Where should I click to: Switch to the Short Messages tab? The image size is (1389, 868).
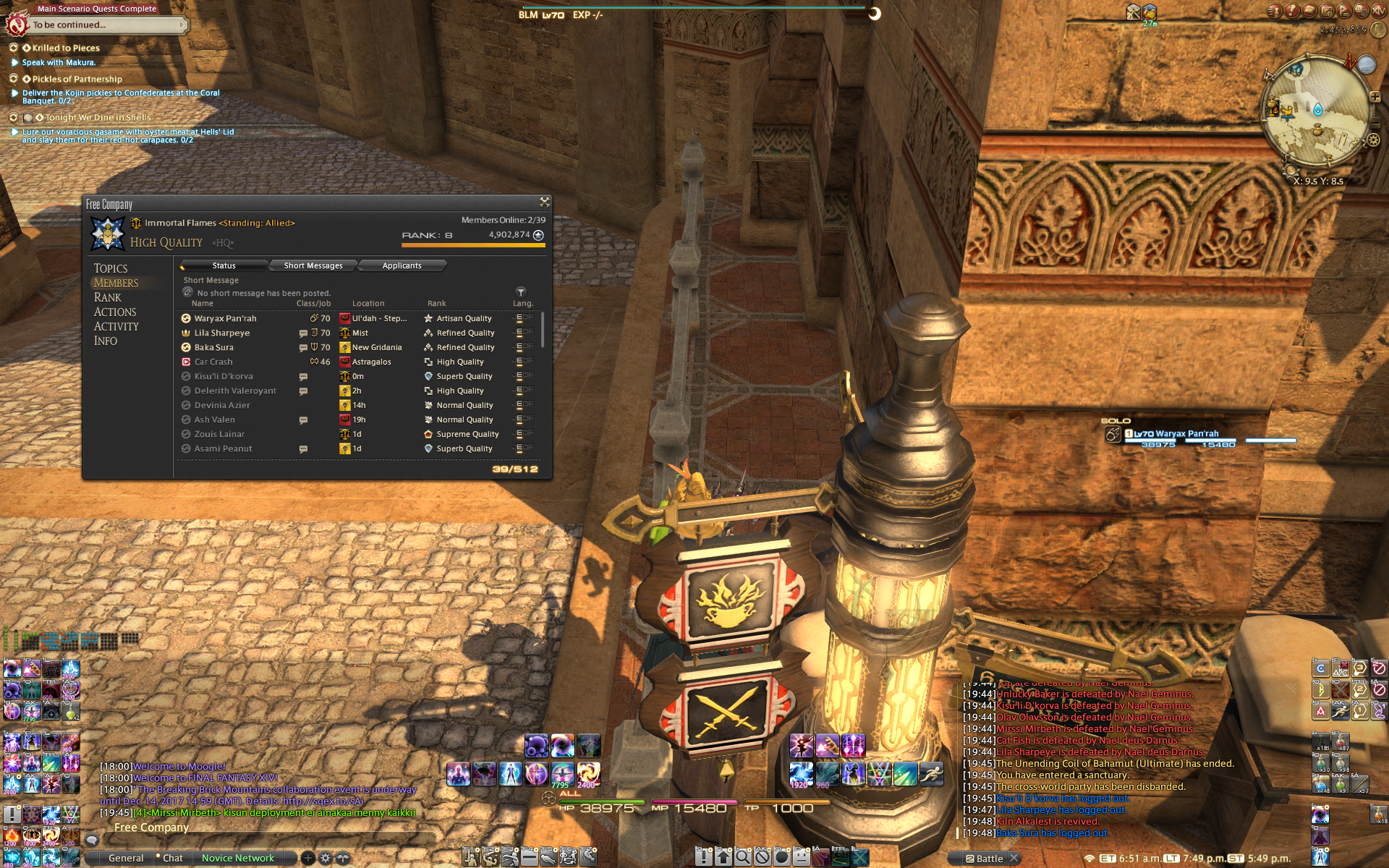tap(313, 265)
